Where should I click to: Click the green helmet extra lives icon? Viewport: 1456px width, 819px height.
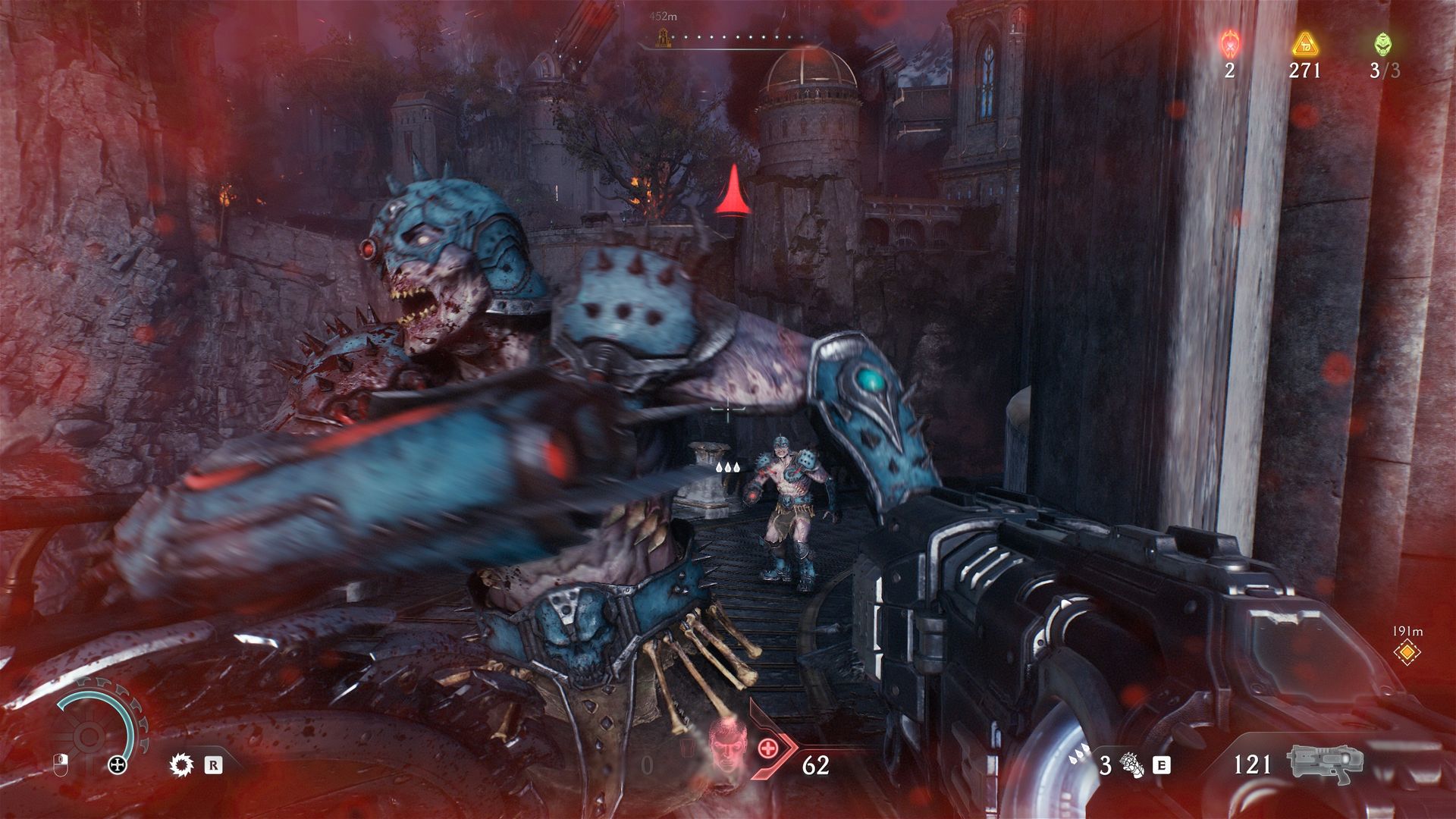(1382, 44)
